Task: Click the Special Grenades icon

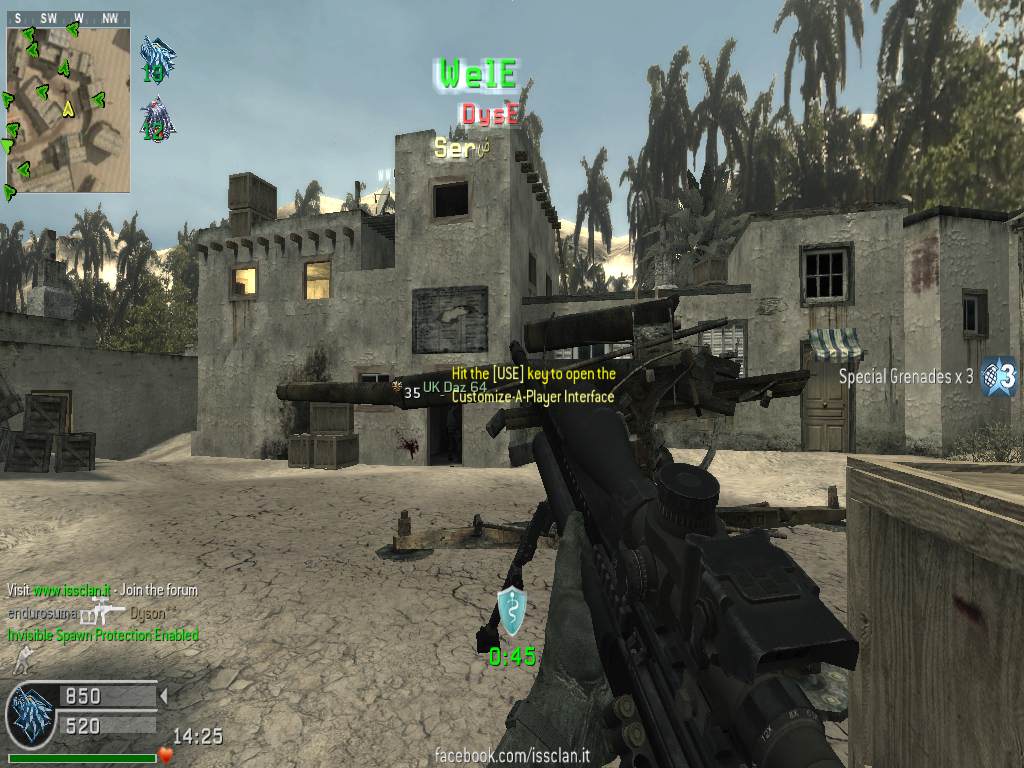Action: [x=998, y=376]
